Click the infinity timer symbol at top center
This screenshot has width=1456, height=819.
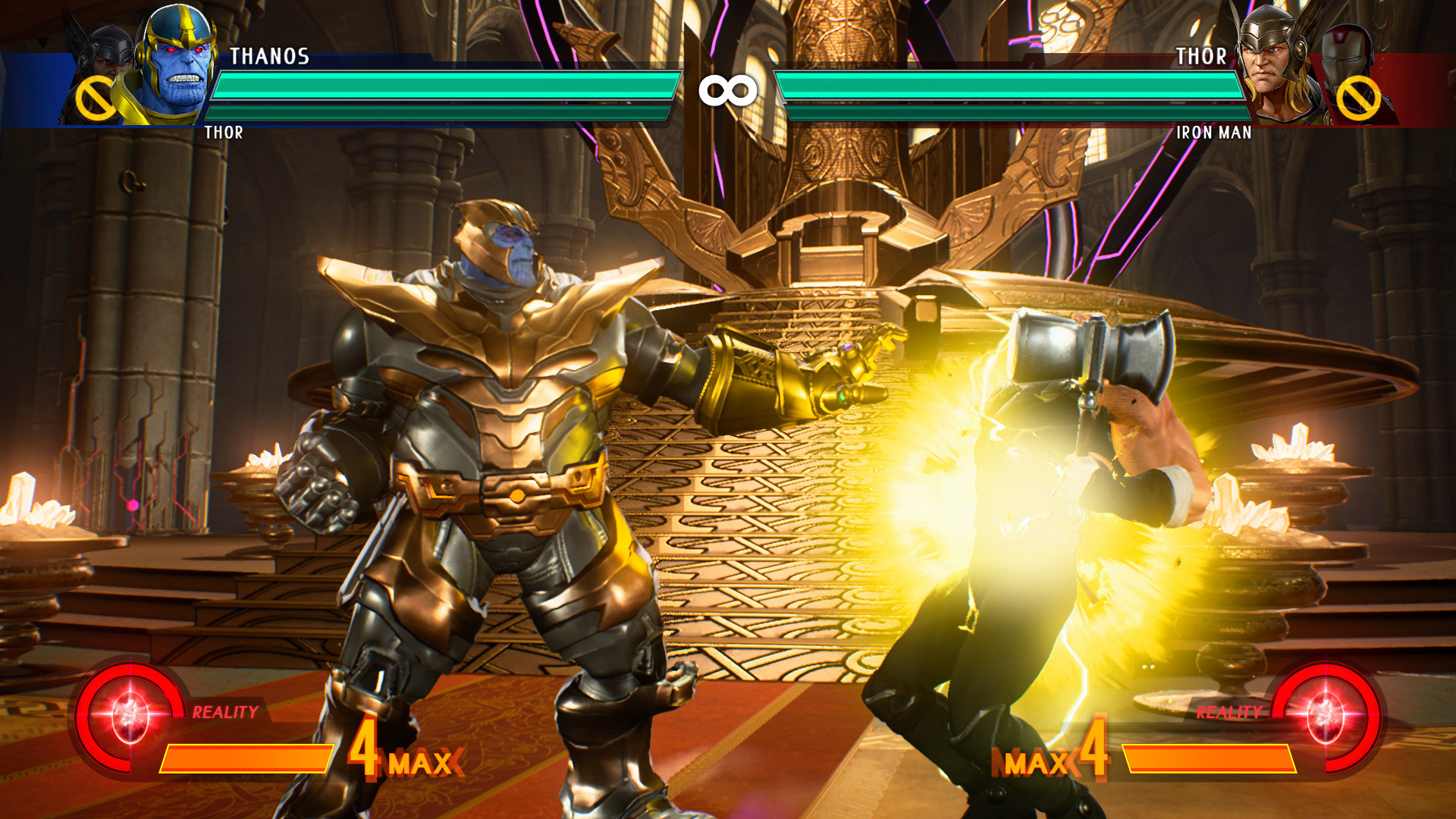coord(727,89)
